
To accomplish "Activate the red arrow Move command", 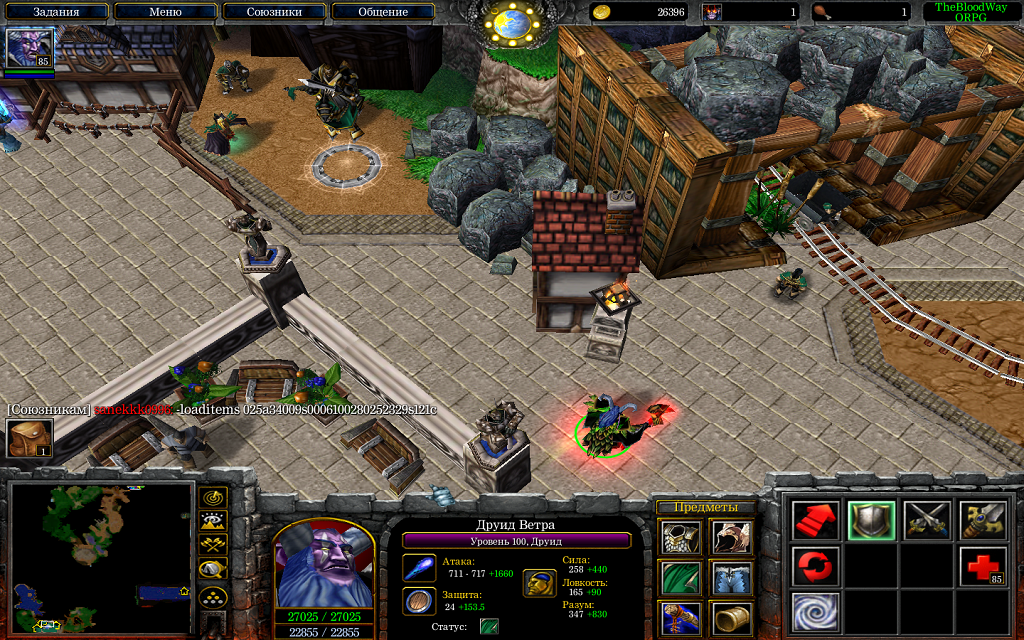I will tap(815, 520).
